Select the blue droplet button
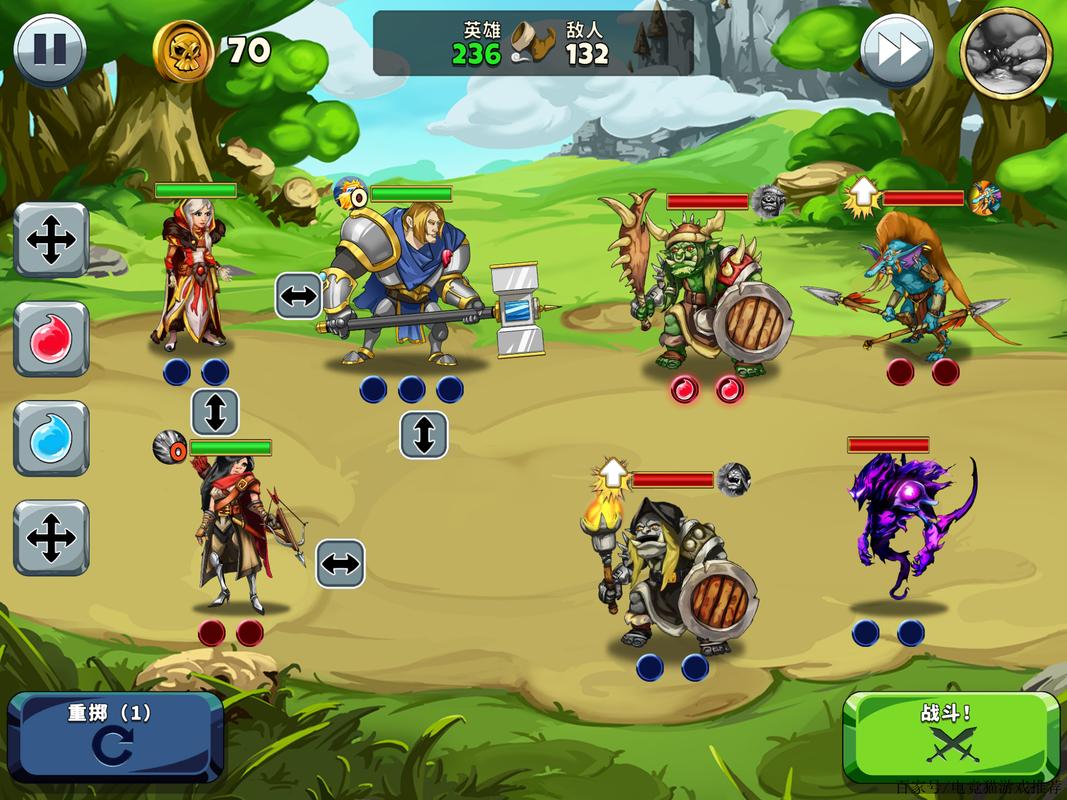Viewport: 1067px width, 800px height. (51, 439)
